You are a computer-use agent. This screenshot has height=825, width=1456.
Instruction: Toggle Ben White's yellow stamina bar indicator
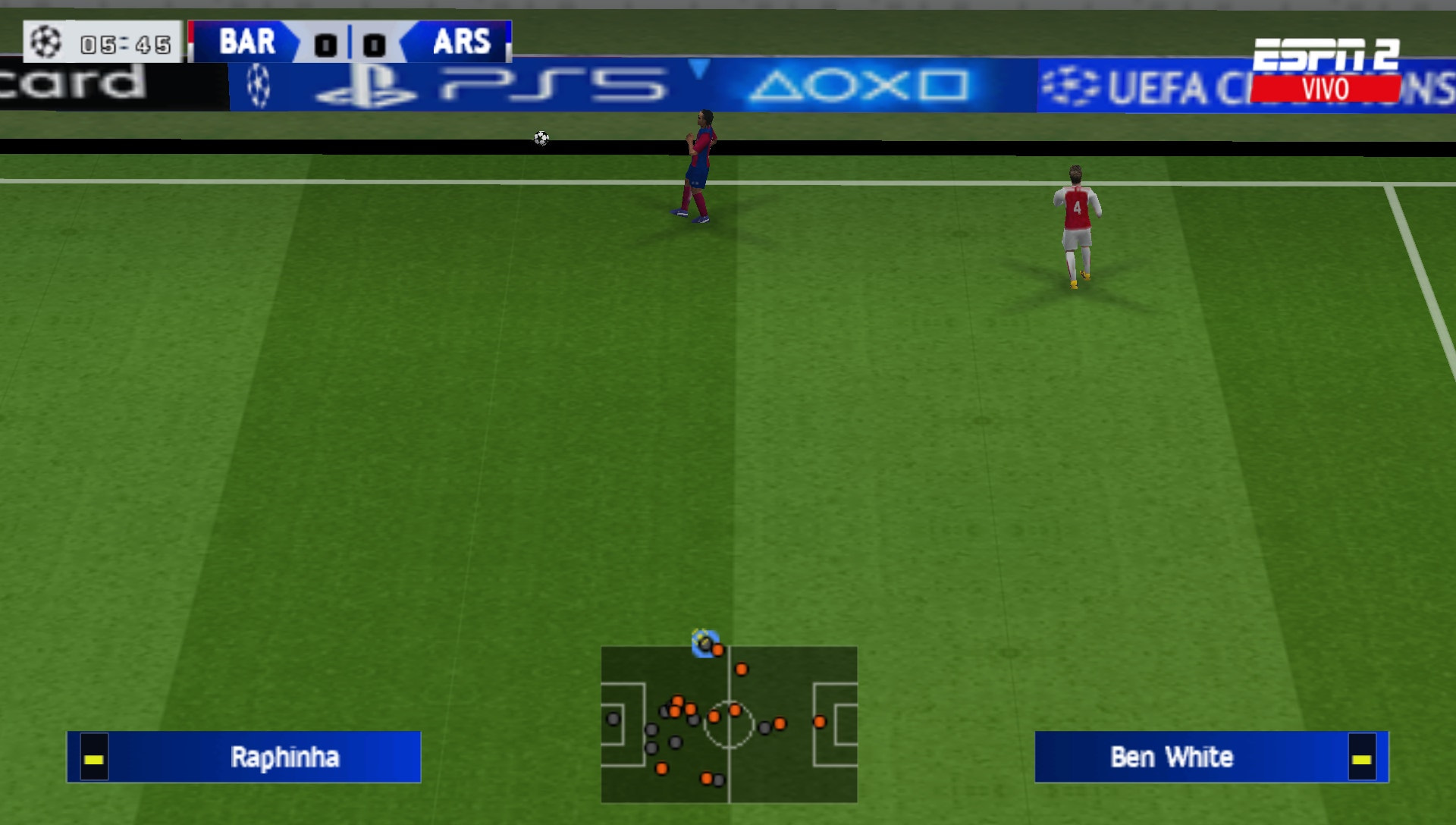click(x=1364, y=758)
